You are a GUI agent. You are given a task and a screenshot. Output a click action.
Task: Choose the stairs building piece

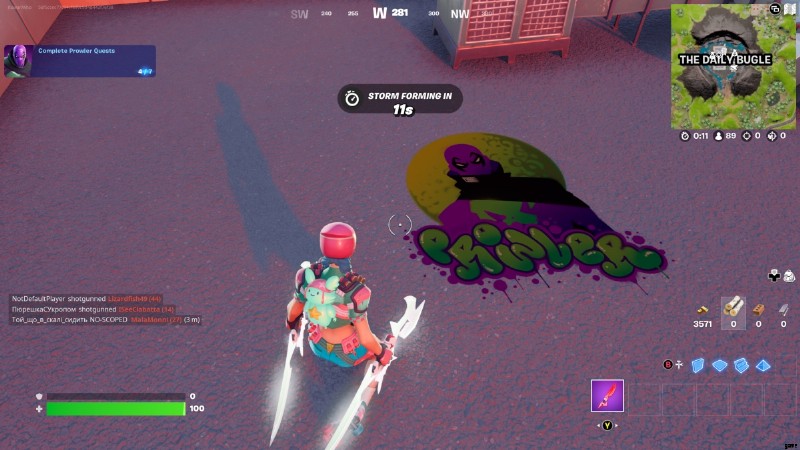[741, 365]
